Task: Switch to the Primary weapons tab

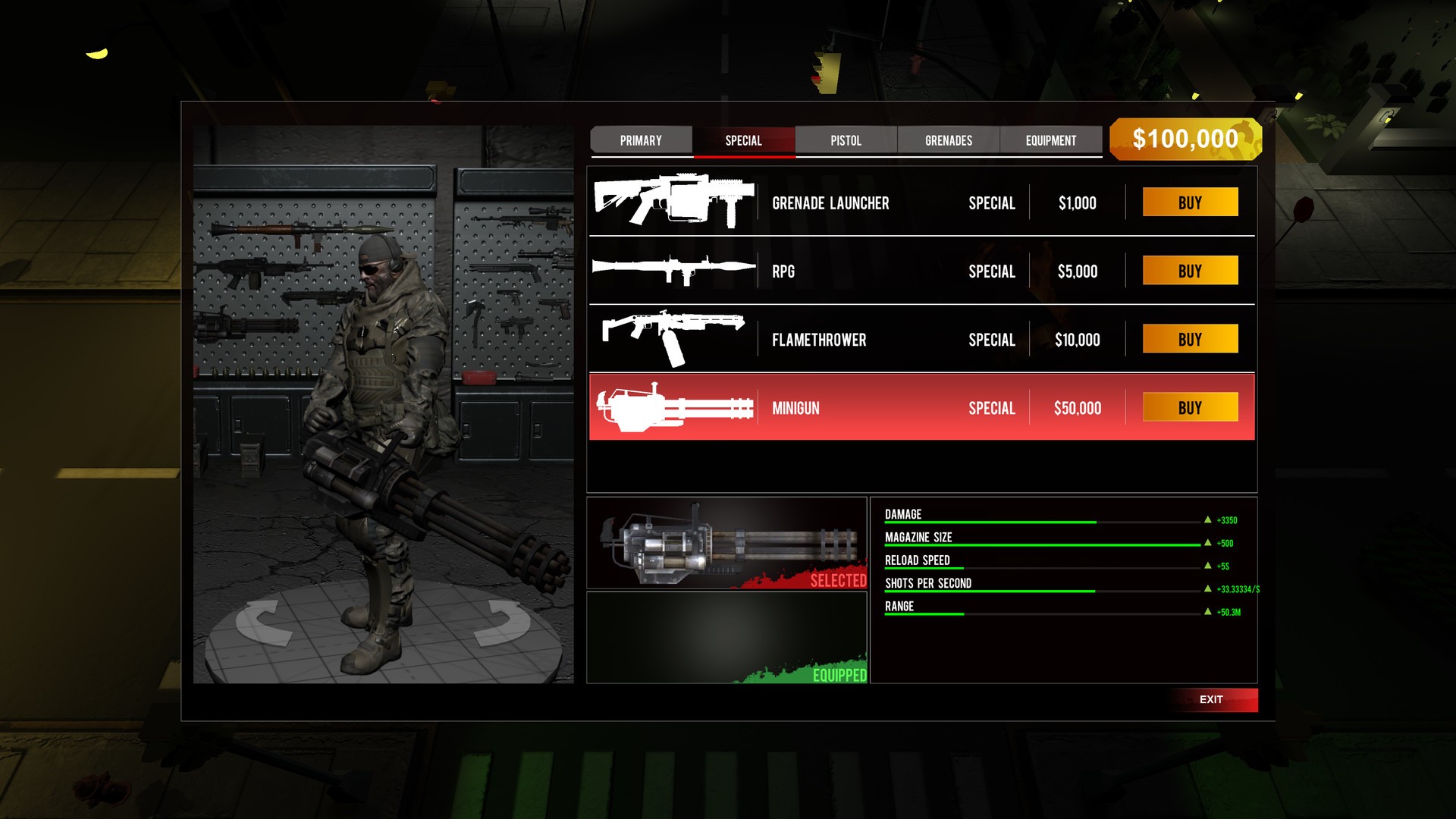Action: pyautogui.click(x=641, y=140)
